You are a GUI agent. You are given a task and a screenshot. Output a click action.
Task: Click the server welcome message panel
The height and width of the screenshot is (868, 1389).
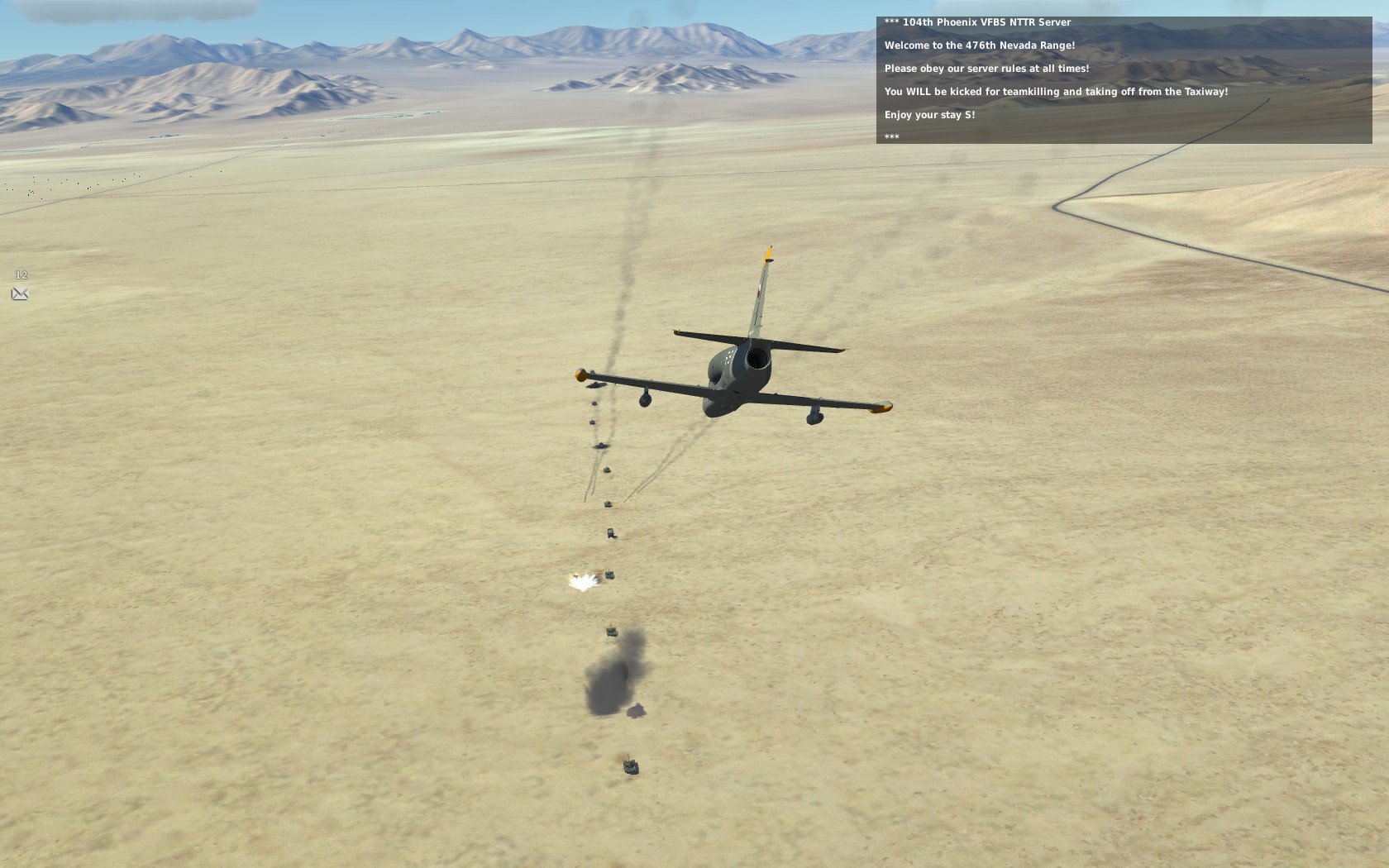click(1124, 80)
